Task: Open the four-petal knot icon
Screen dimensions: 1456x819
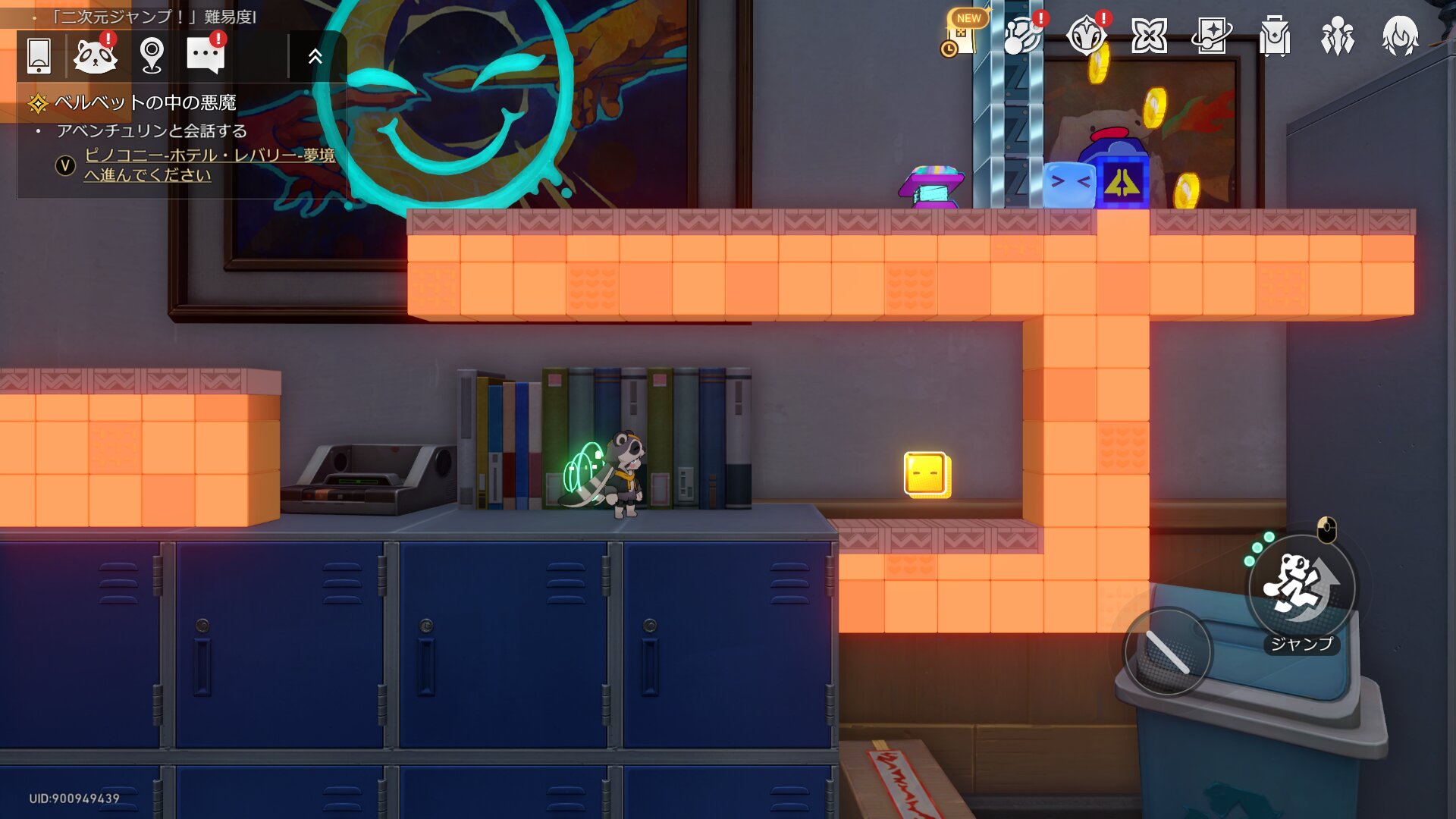Action: pyautogui.click(x=1149, y=36)
